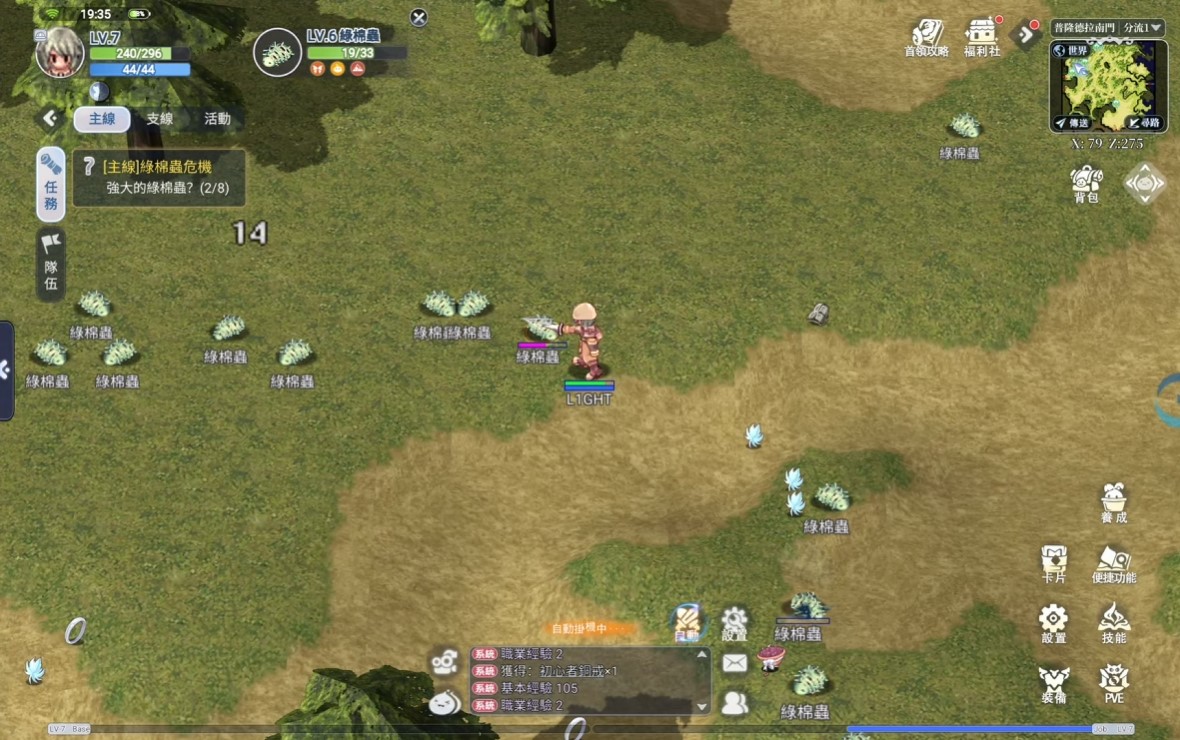Open the 背包 backpack inventory
1180x740 pixels.
pos(1086,184)
